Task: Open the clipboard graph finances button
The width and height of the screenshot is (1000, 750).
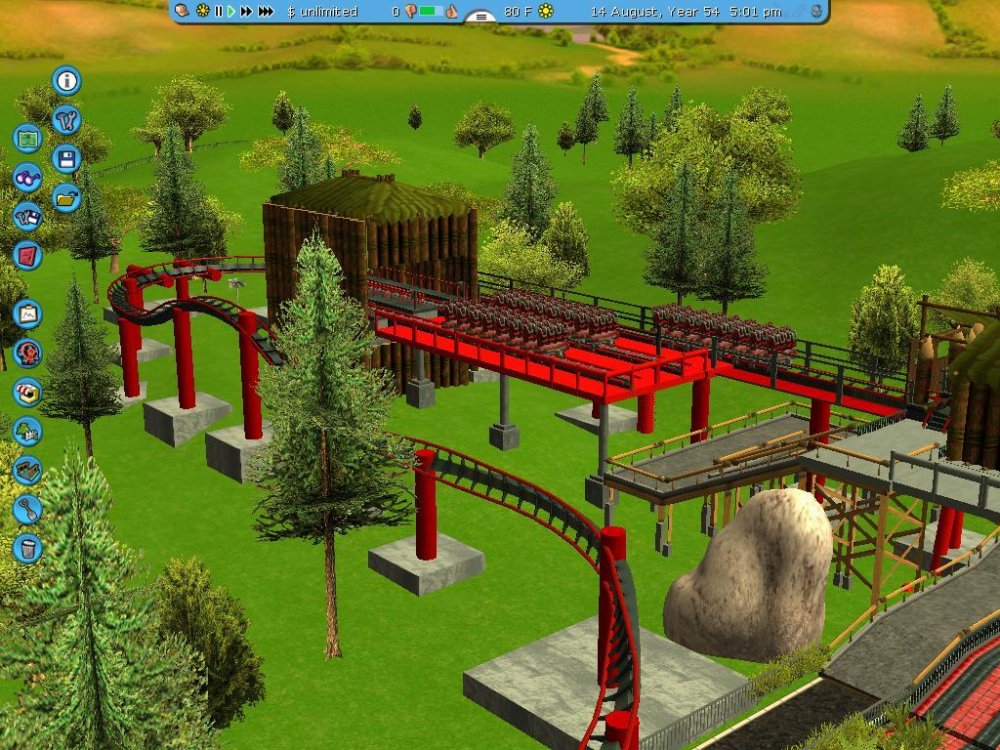Action: [27, 314]
